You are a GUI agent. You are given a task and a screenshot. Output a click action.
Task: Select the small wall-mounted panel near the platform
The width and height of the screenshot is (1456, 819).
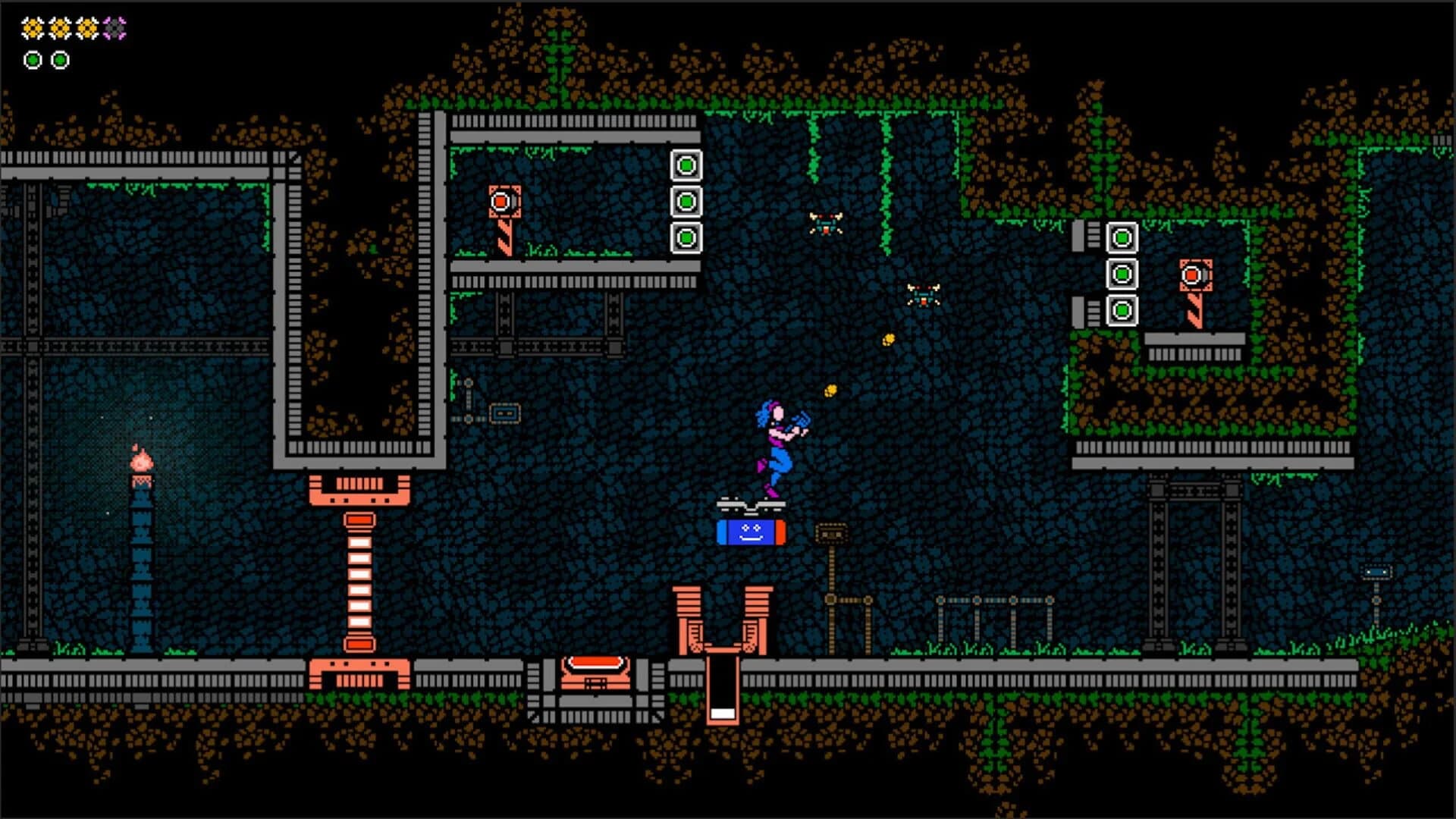507,413
